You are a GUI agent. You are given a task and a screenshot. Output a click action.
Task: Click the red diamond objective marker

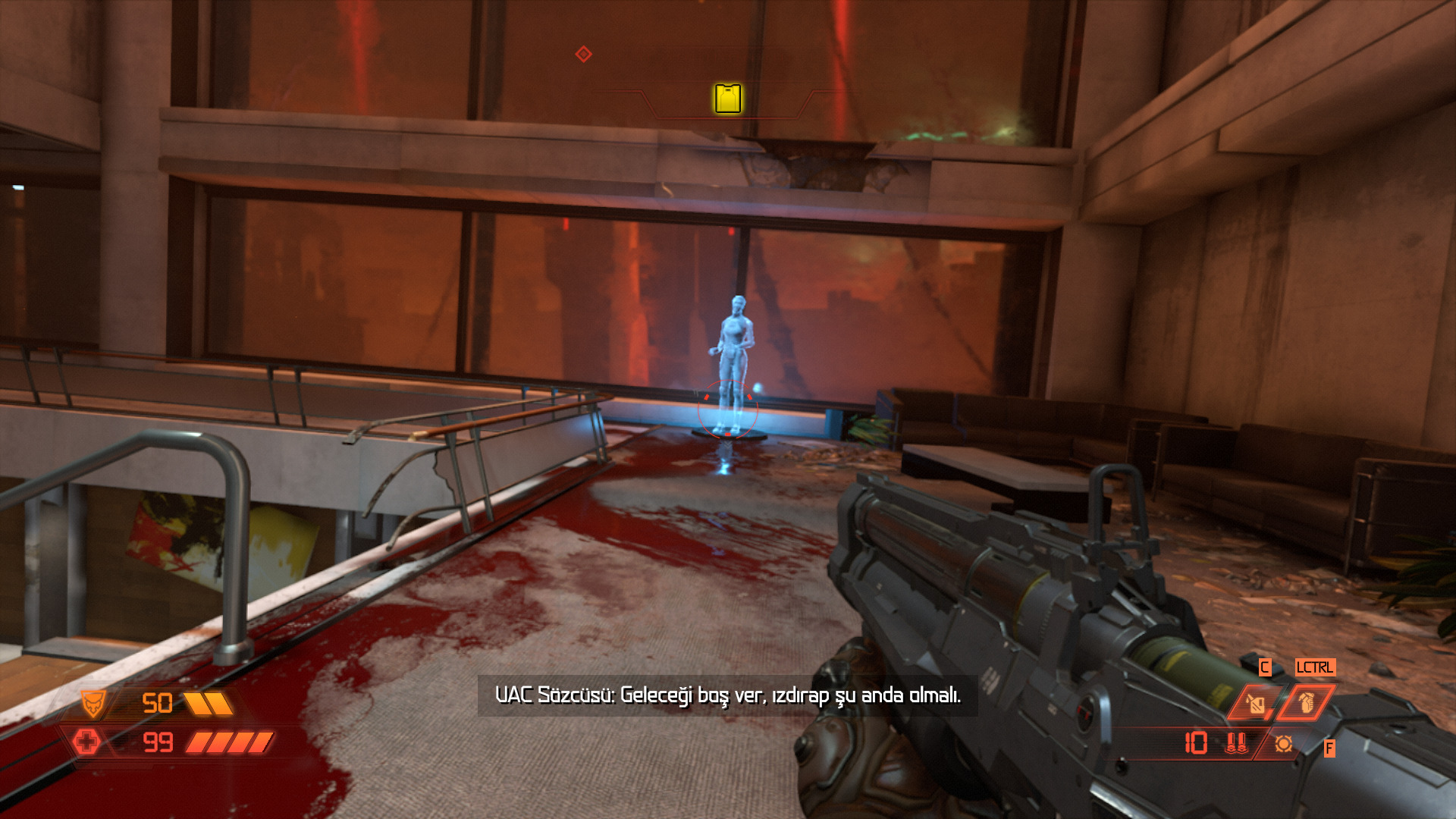tap(583, 54)
